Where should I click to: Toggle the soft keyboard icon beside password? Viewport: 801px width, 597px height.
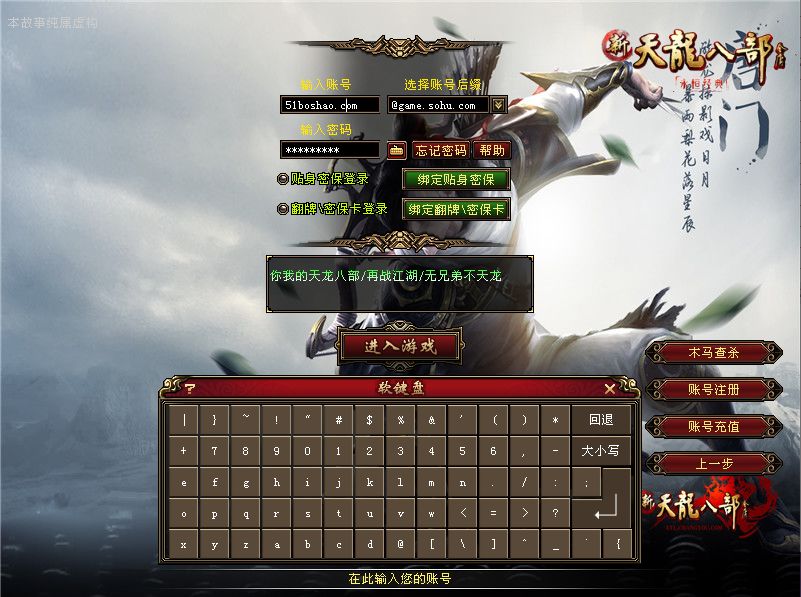click(396, 150)
